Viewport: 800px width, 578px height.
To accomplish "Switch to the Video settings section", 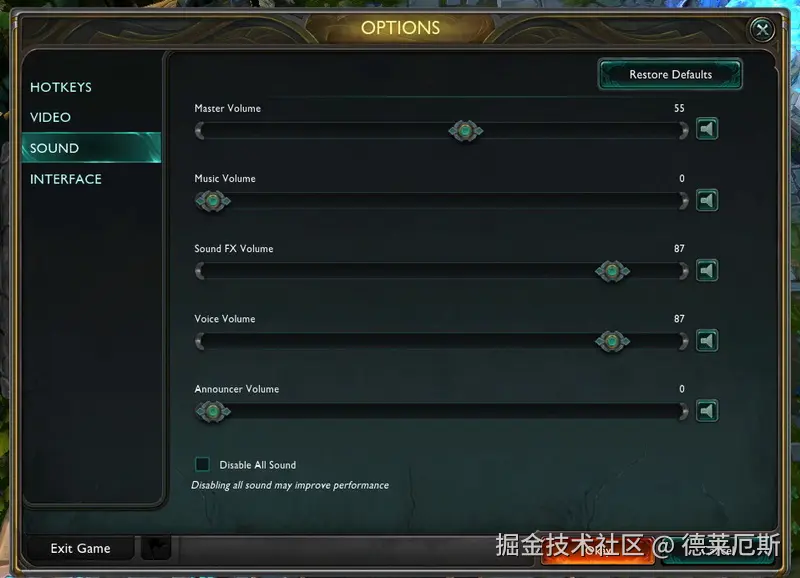I will click(x=51, y=117).
